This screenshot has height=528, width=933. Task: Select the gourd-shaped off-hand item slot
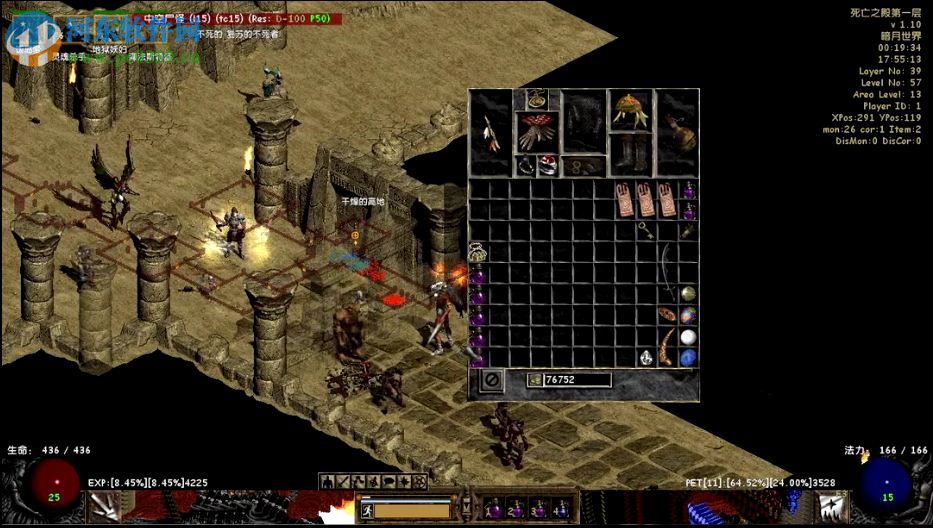point(678,131)
